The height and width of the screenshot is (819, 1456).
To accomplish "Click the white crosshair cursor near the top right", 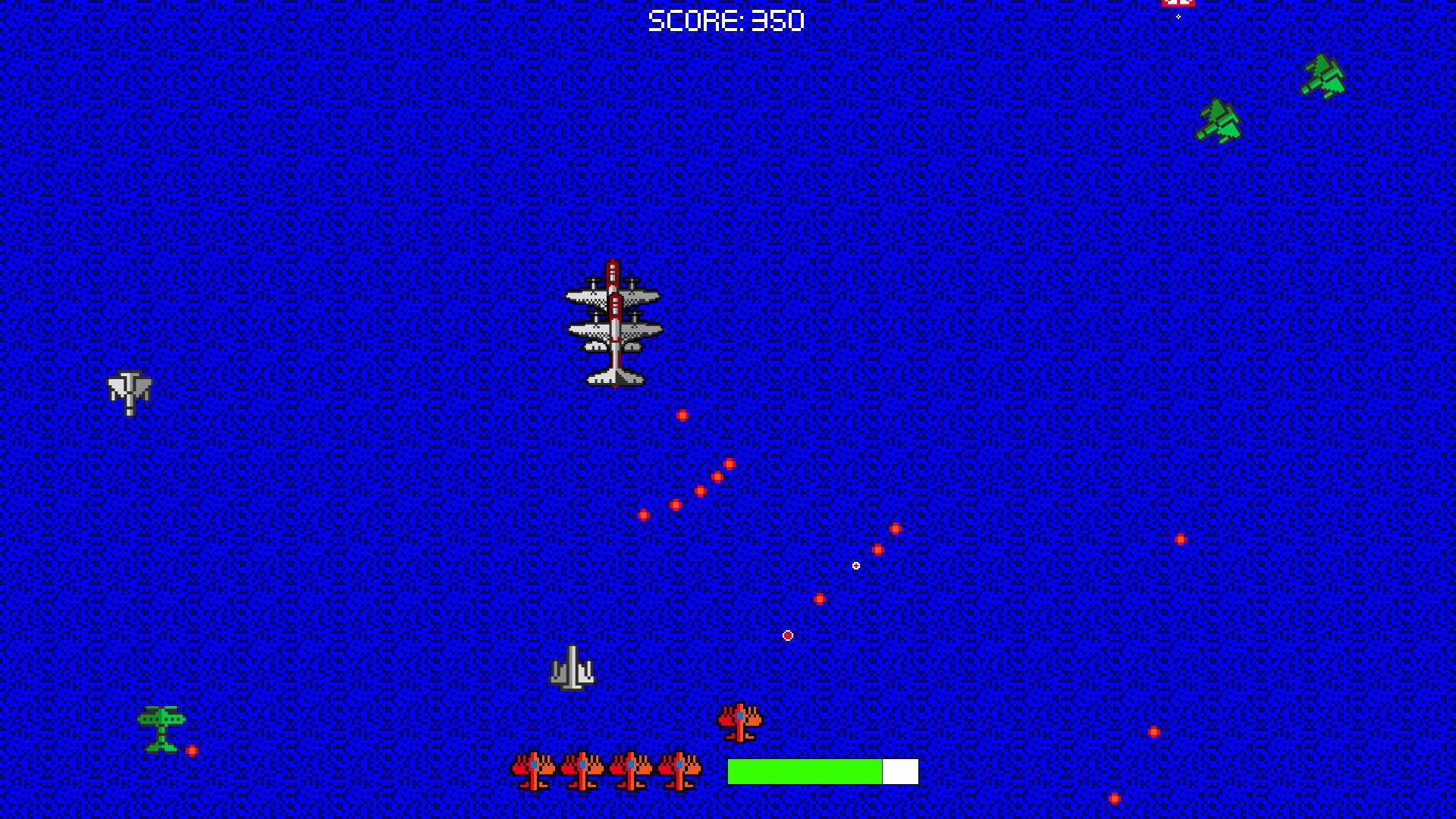I will (1178, 17).
